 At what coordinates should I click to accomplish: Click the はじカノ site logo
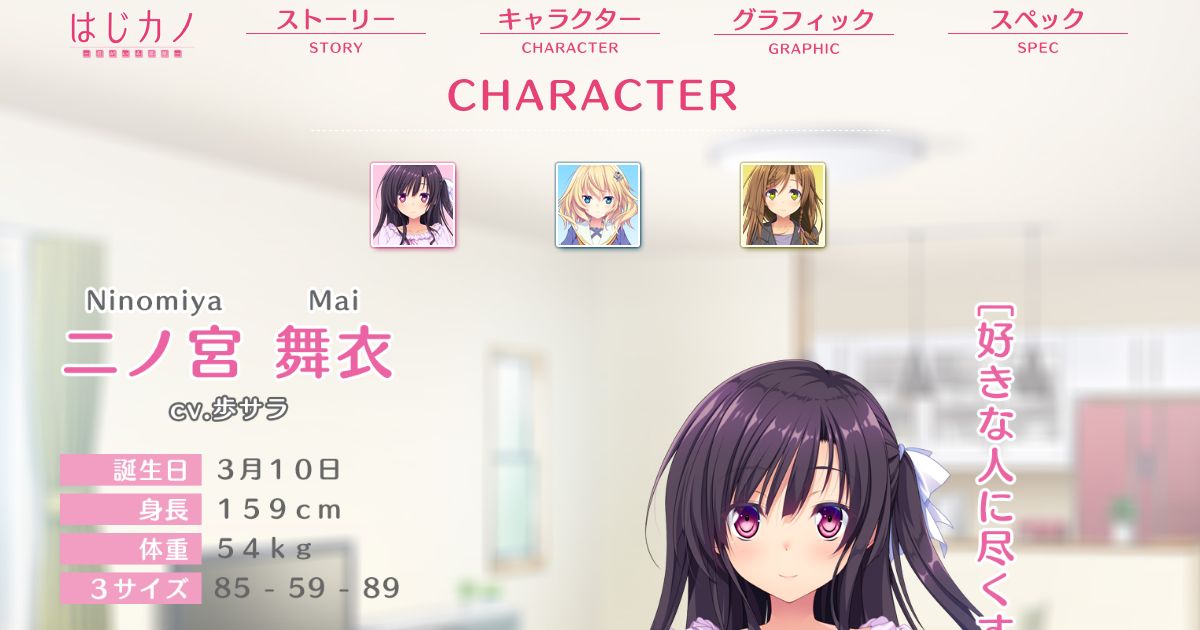click(131, 33)
